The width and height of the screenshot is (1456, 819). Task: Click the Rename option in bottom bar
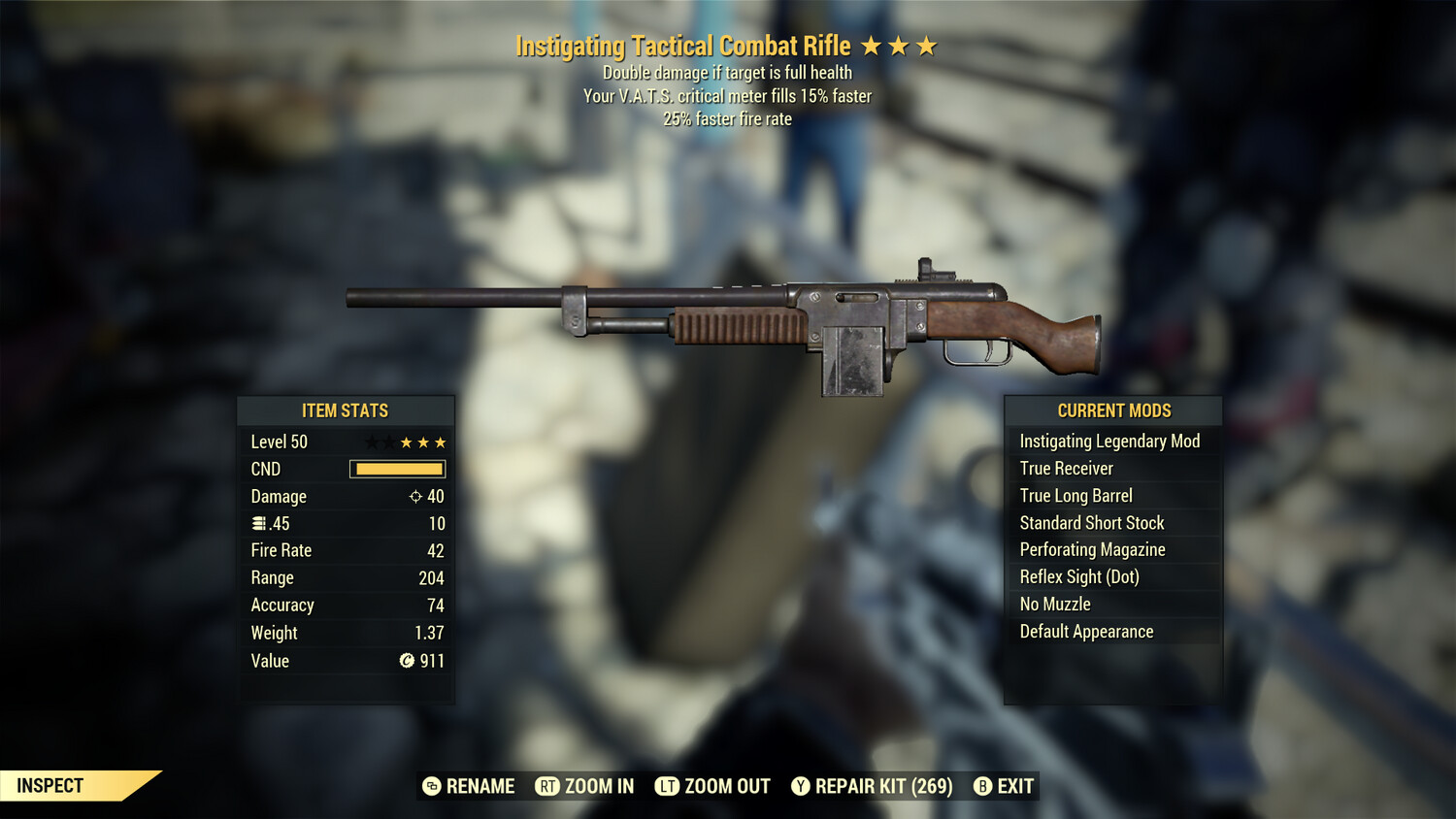[479, 786]
